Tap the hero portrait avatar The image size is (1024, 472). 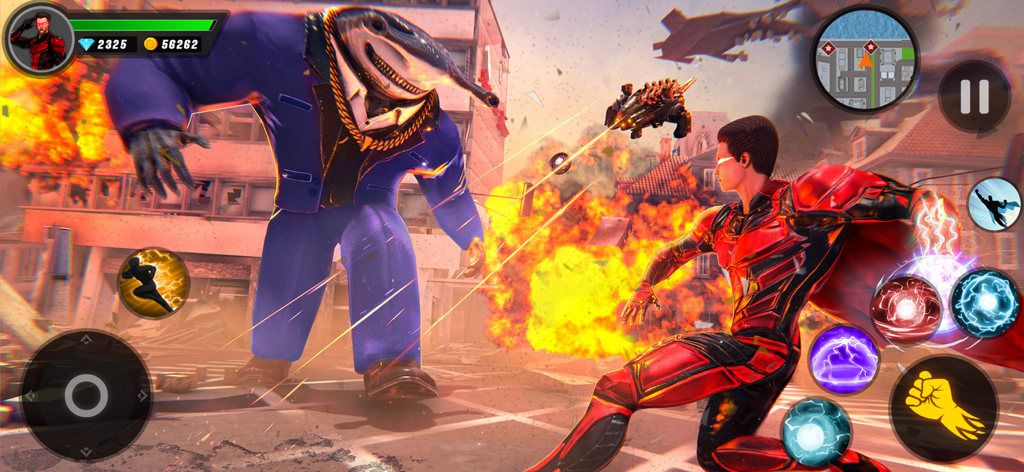click(39, 39)
